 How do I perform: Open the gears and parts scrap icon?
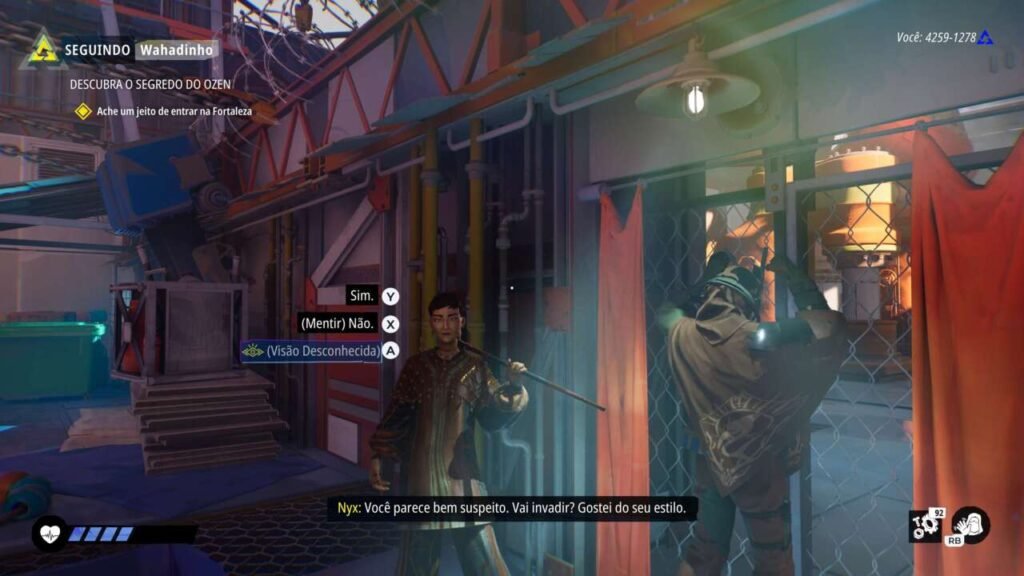[926, 526]
